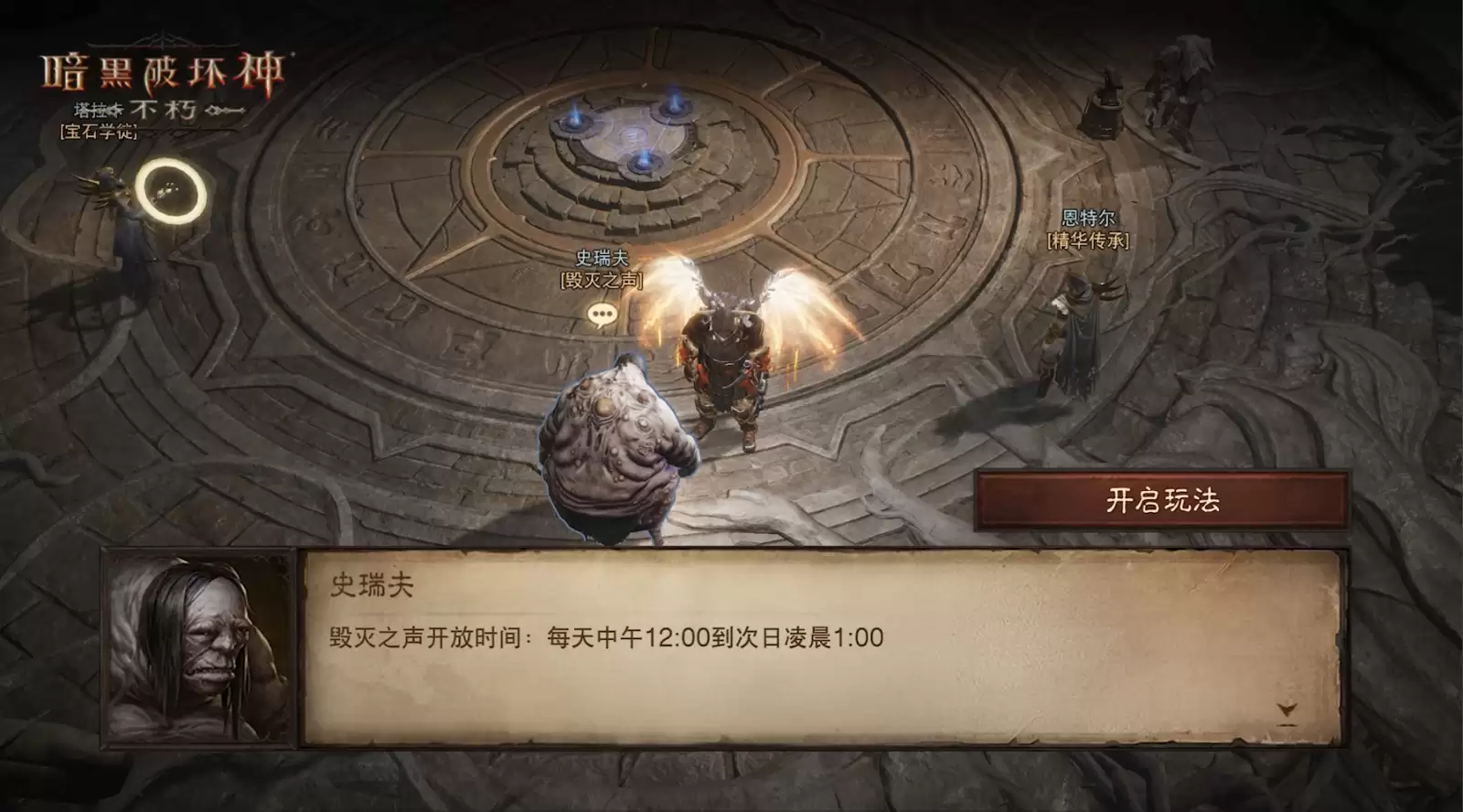Click the dialog continue arrow
The width and height of the screenshot is (1463, 812).
point(1287,709)
